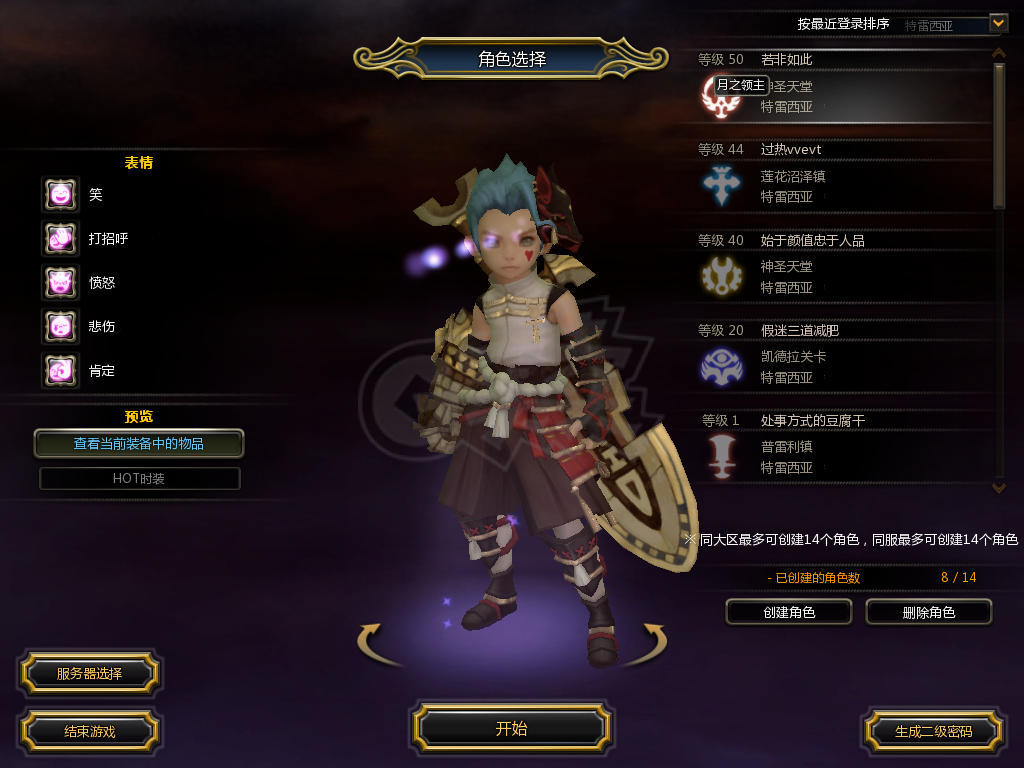Click 结束游戏 to quit the game
The image size is (1024, 768).
[89, 731]
